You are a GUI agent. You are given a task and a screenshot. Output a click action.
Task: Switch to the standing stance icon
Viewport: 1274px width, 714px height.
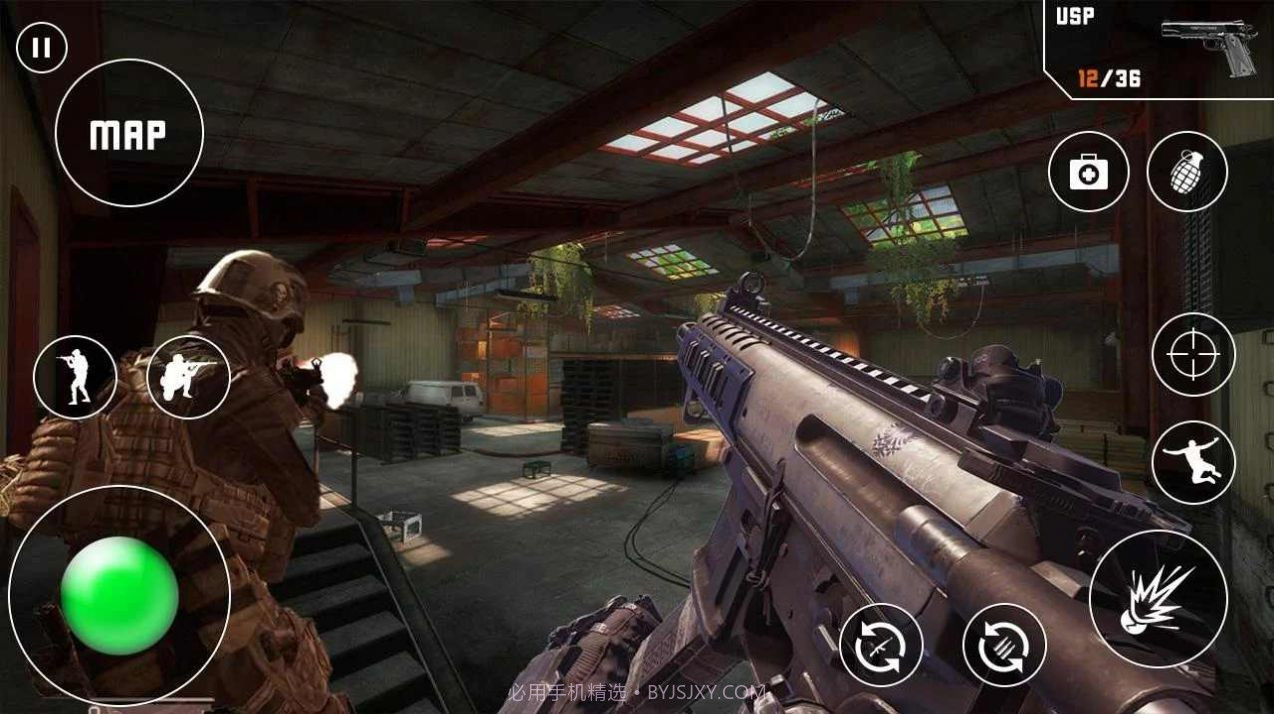pos(75,377)
